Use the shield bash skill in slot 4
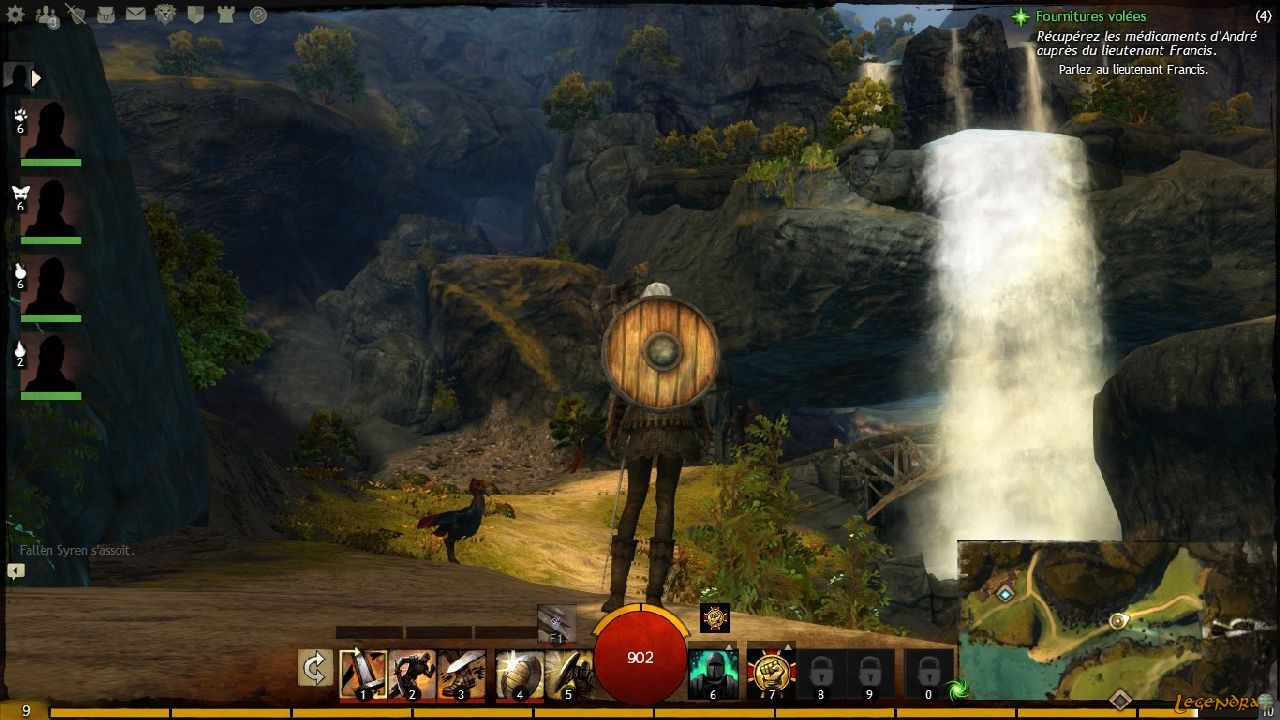Screen dimensions: 1280x720 point(519,673)
